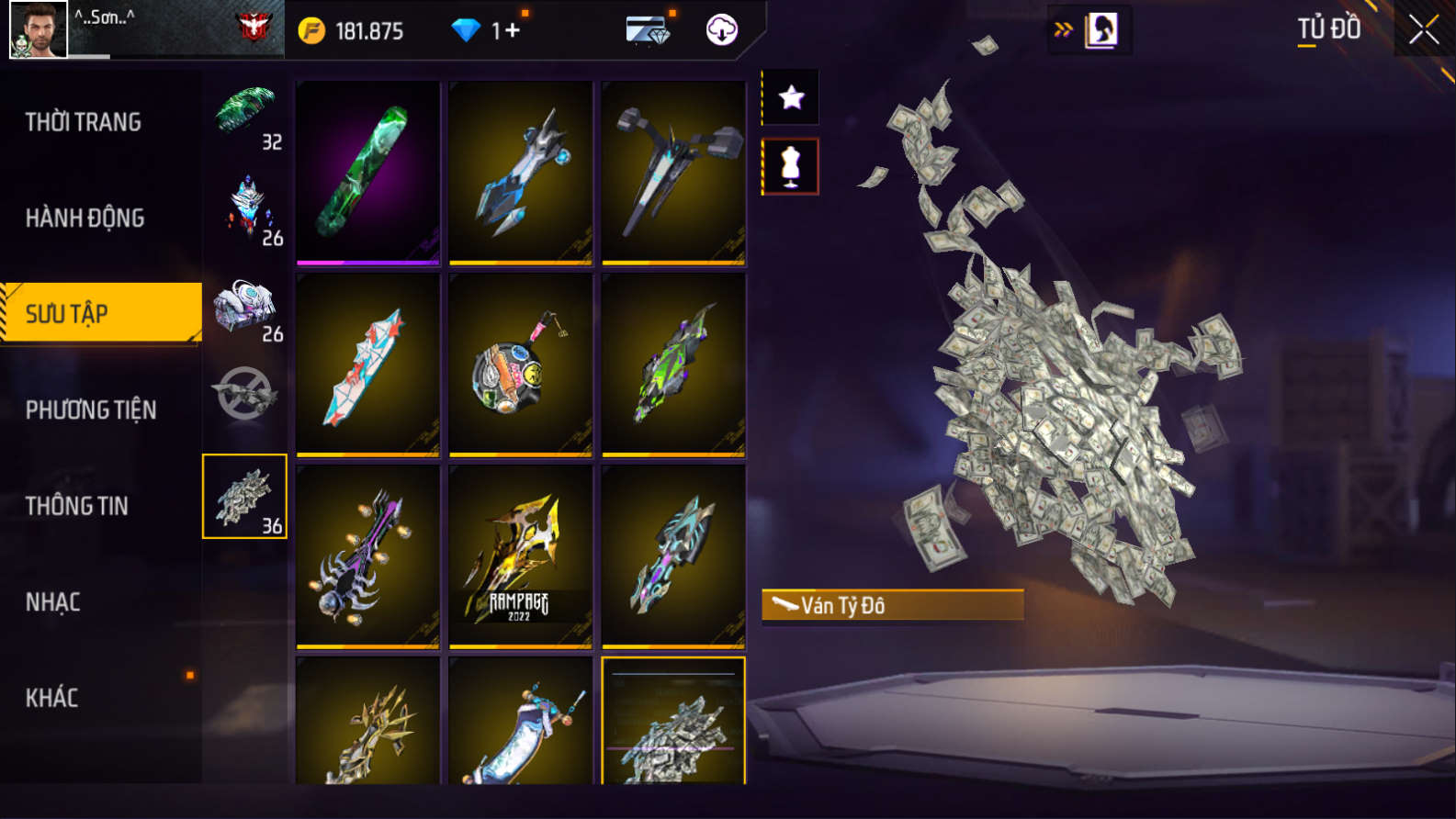Open the KHÁC category
This screenshot has height=819, width=1456.
52,698
